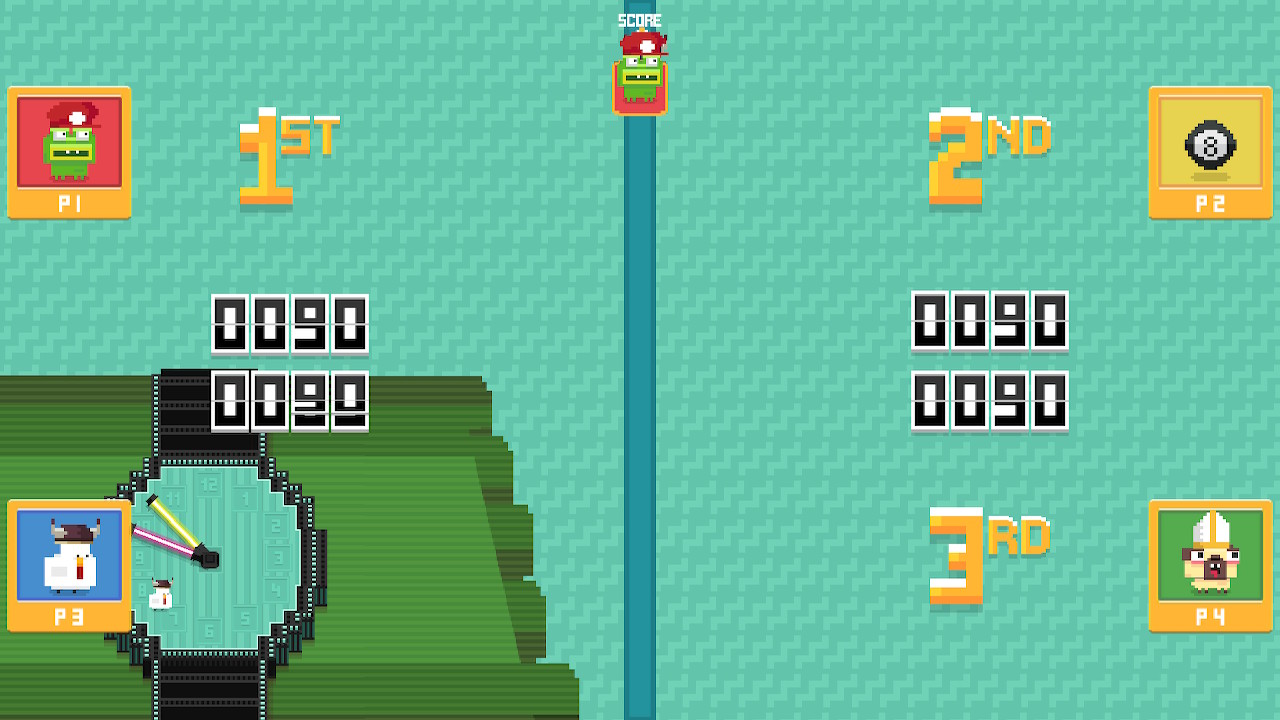1280x720 pixels.
Task: Expand the lower-right 0090 score counter
Action: click(x=990, y=402)
